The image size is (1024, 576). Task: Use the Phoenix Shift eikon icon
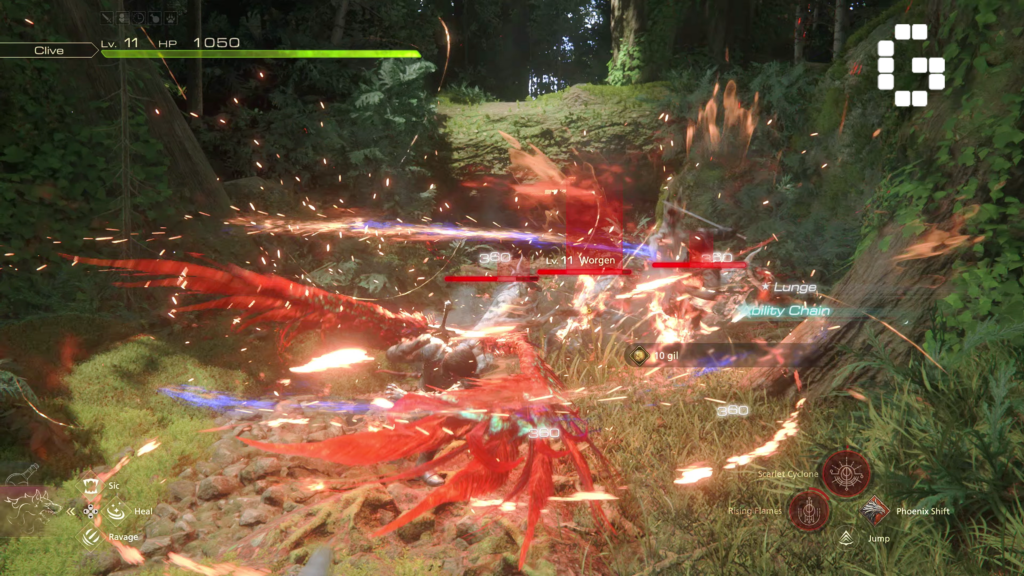(875, 510)
